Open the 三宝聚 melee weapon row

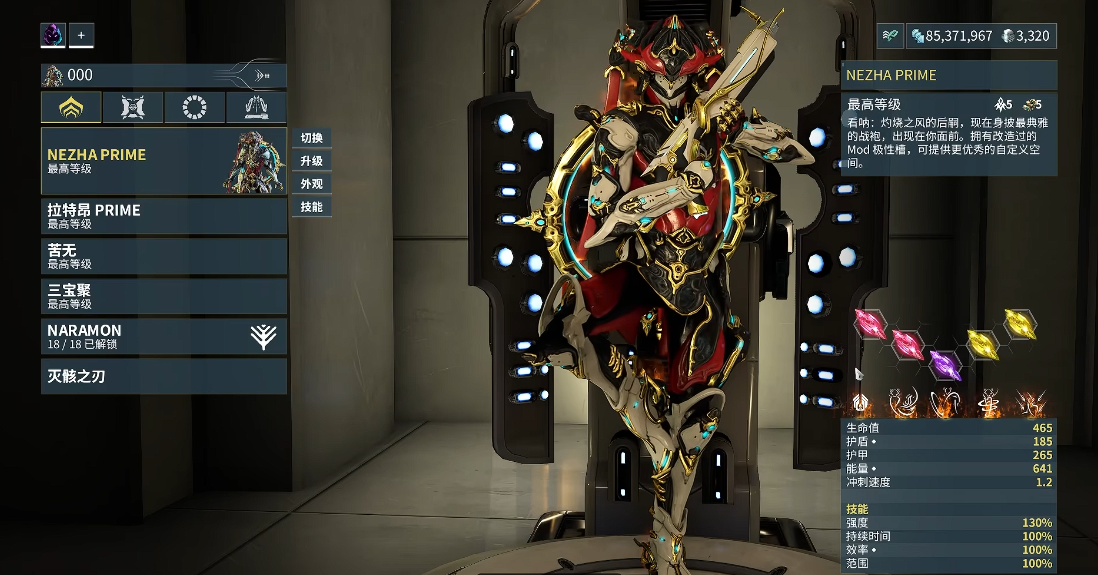[x=164, y=296]
